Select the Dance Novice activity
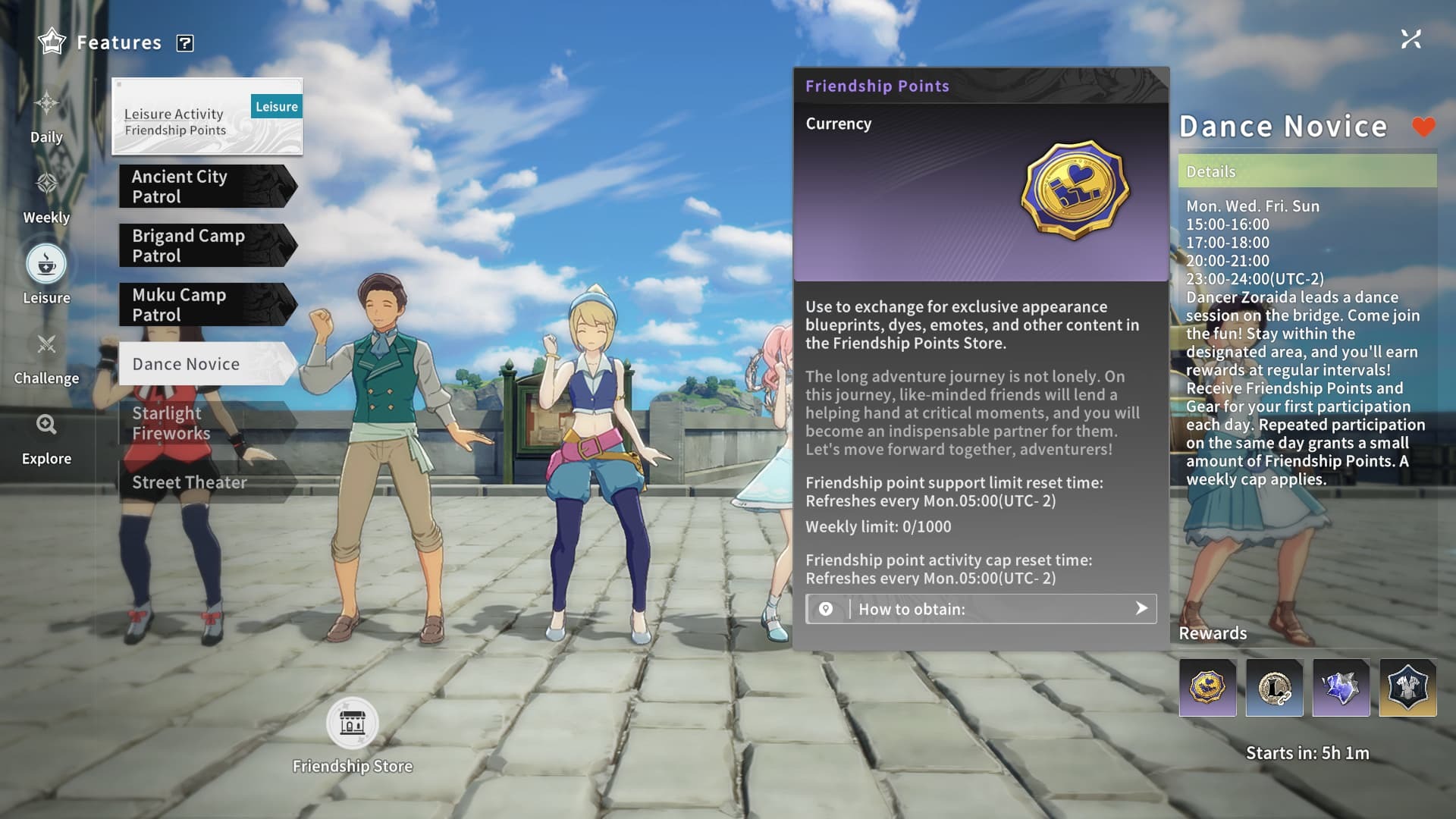The image size is (1456, 819). (x=205, y=364)
